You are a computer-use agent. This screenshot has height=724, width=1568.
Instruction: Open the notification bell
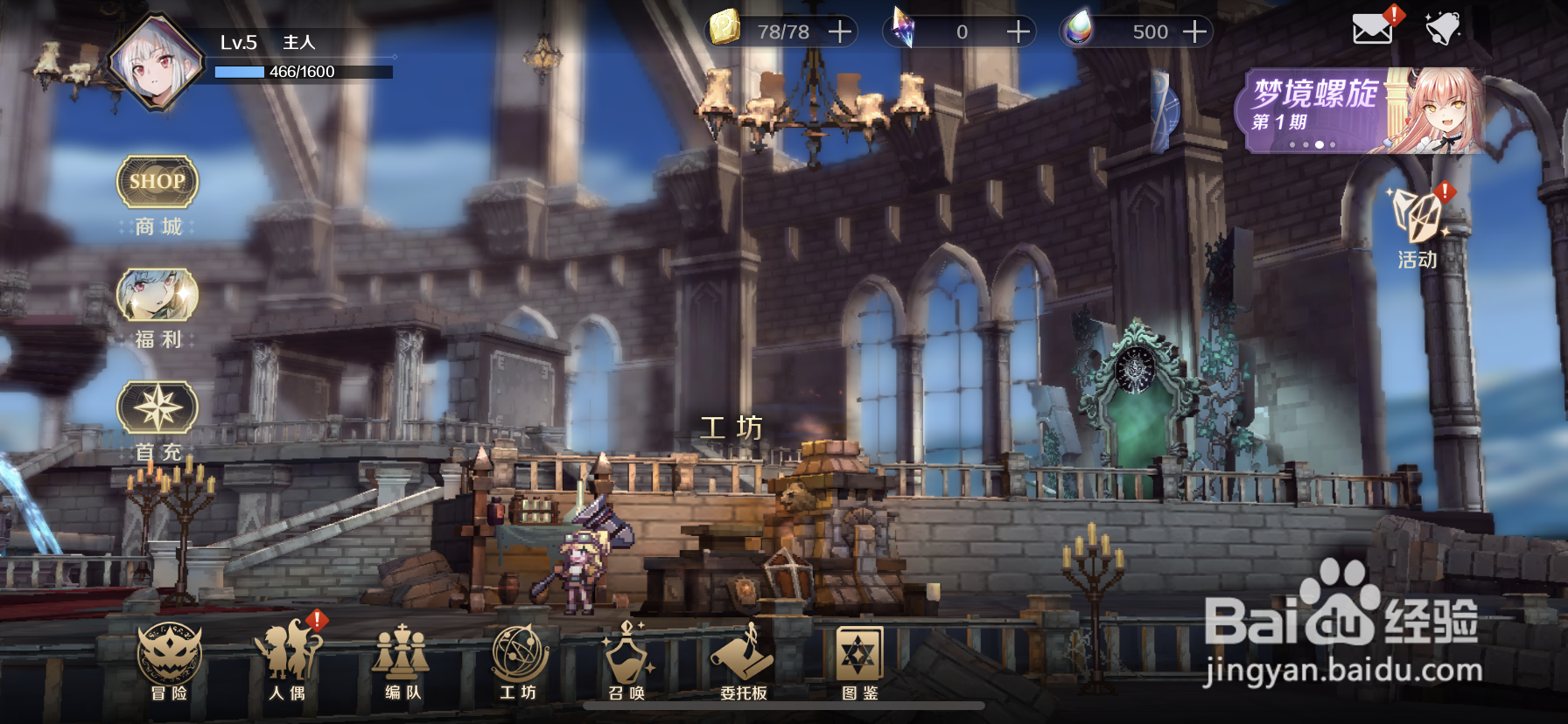[1442, 30]
